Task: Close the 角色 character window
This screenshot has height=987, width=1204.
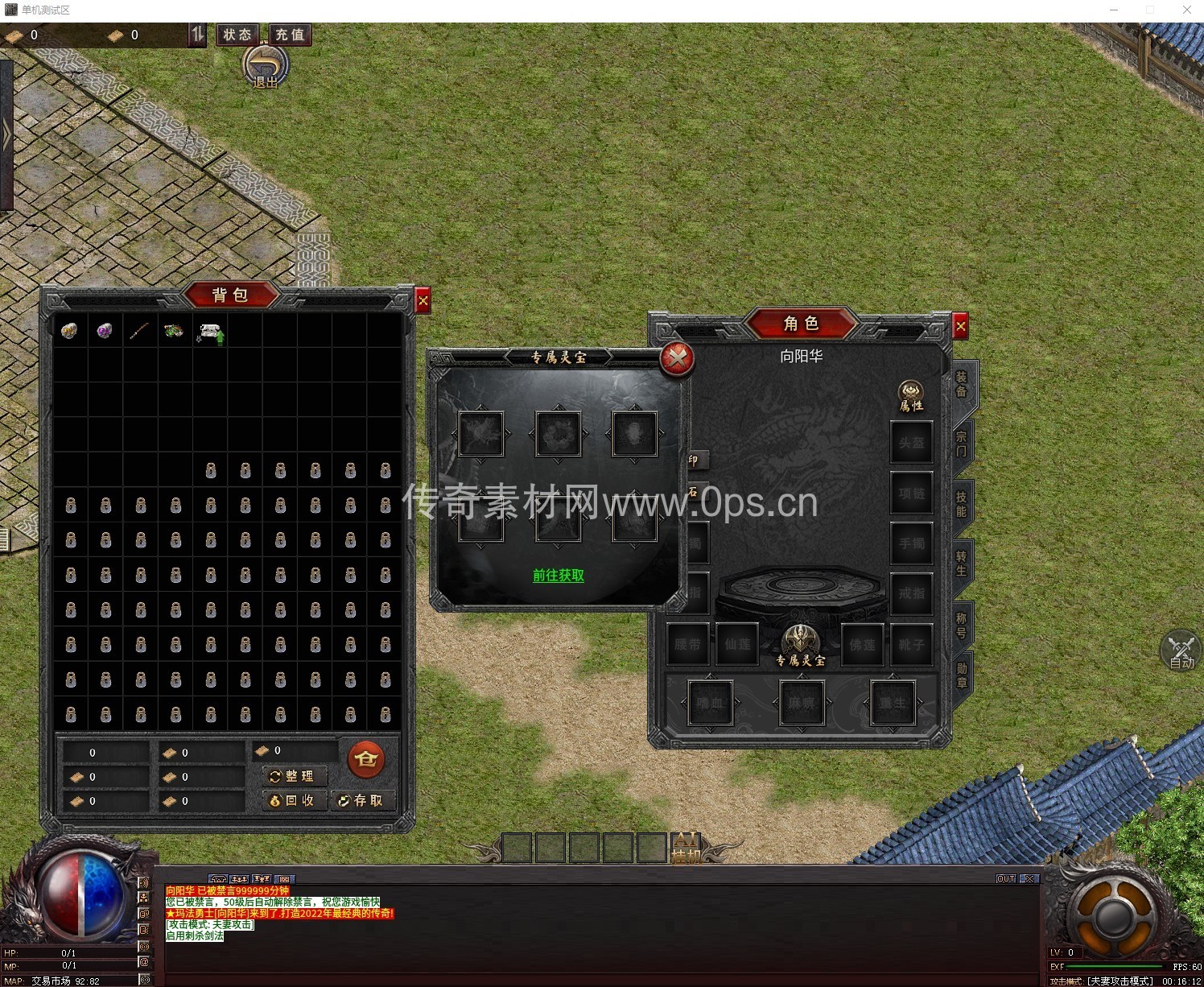Action: click(x=960, y=326)
